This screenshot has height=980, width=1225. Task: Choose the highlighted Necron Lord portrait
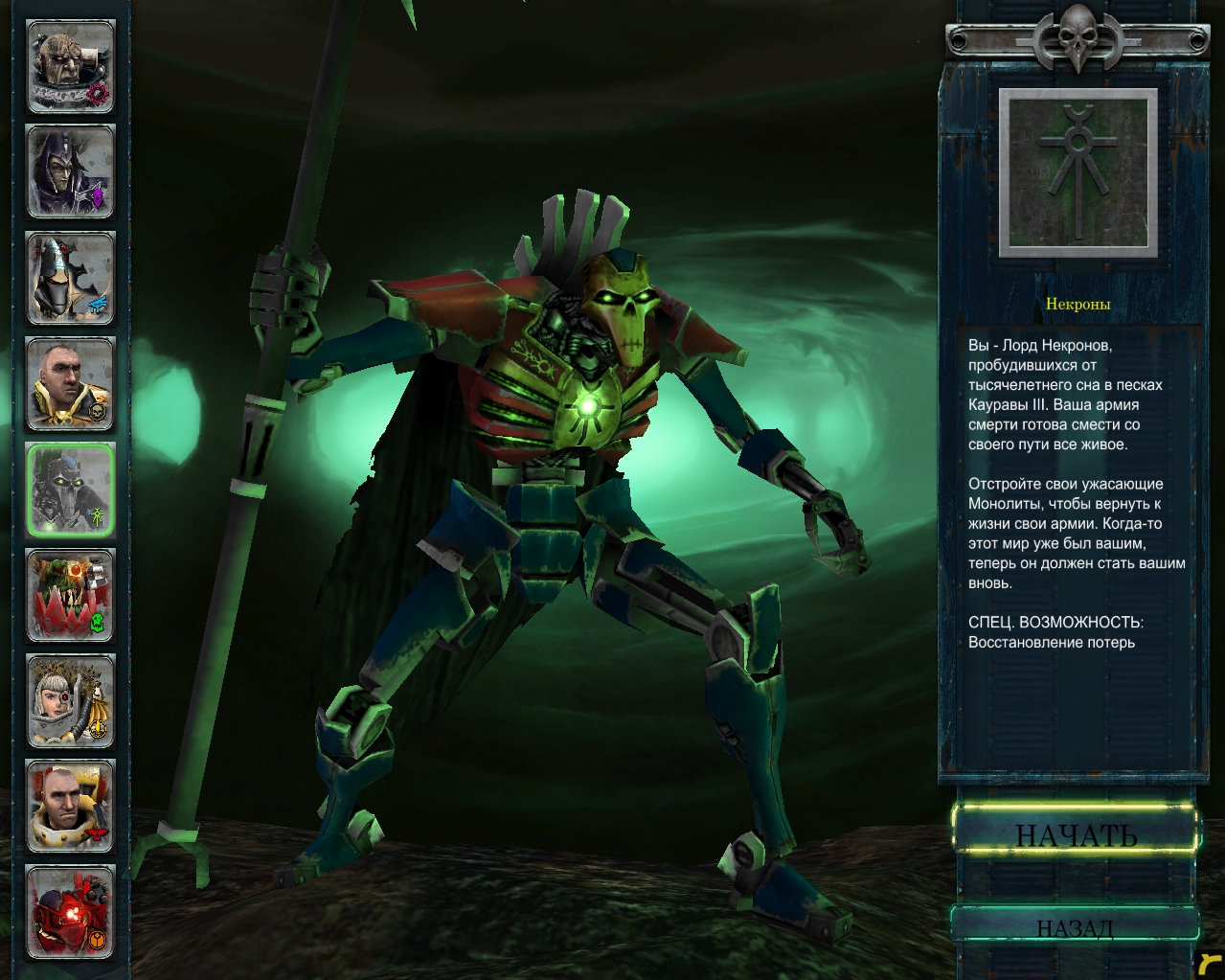[x=70, y=490]
